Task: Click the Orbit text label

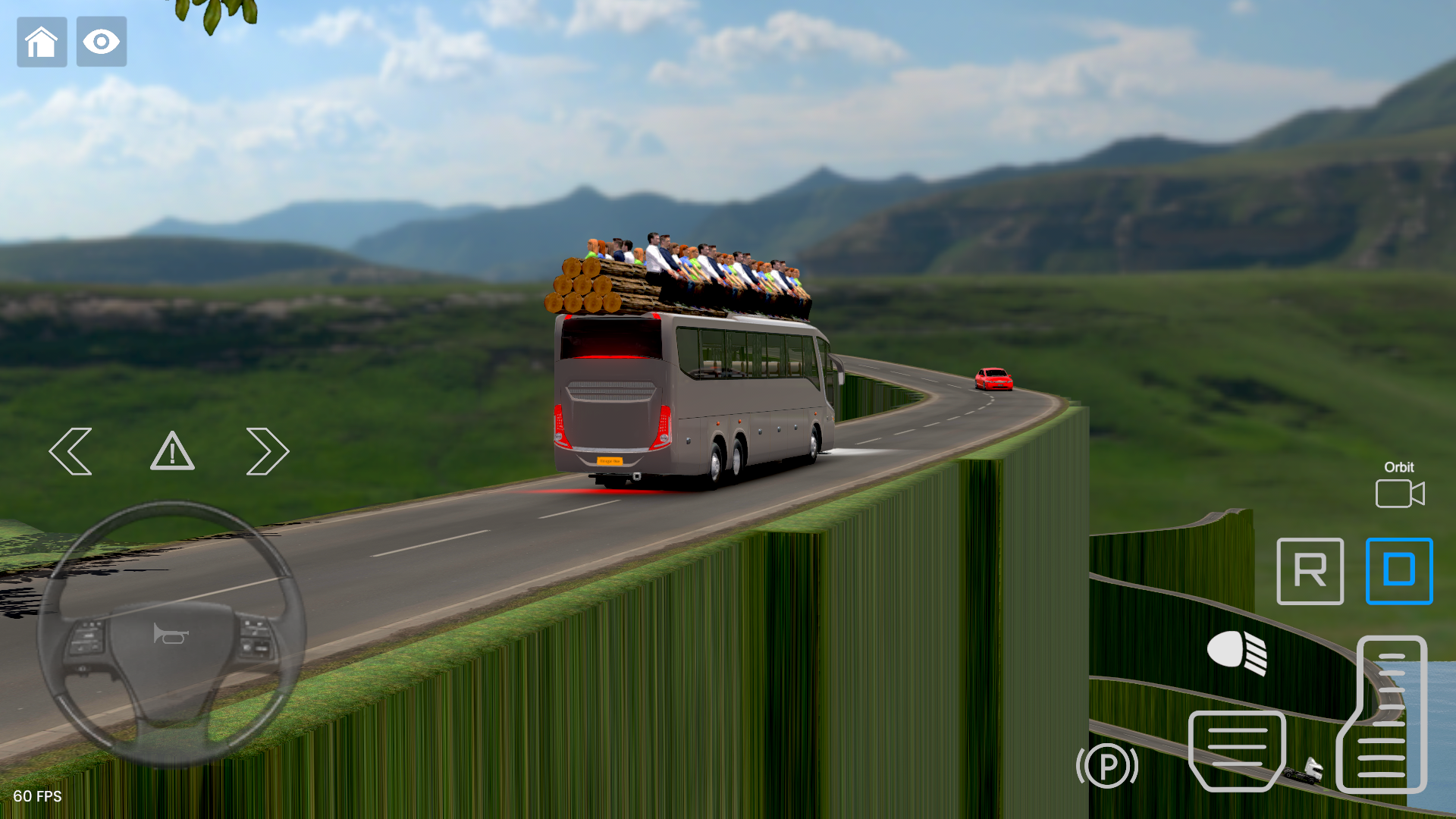Action: click(x=1399, y=467)
